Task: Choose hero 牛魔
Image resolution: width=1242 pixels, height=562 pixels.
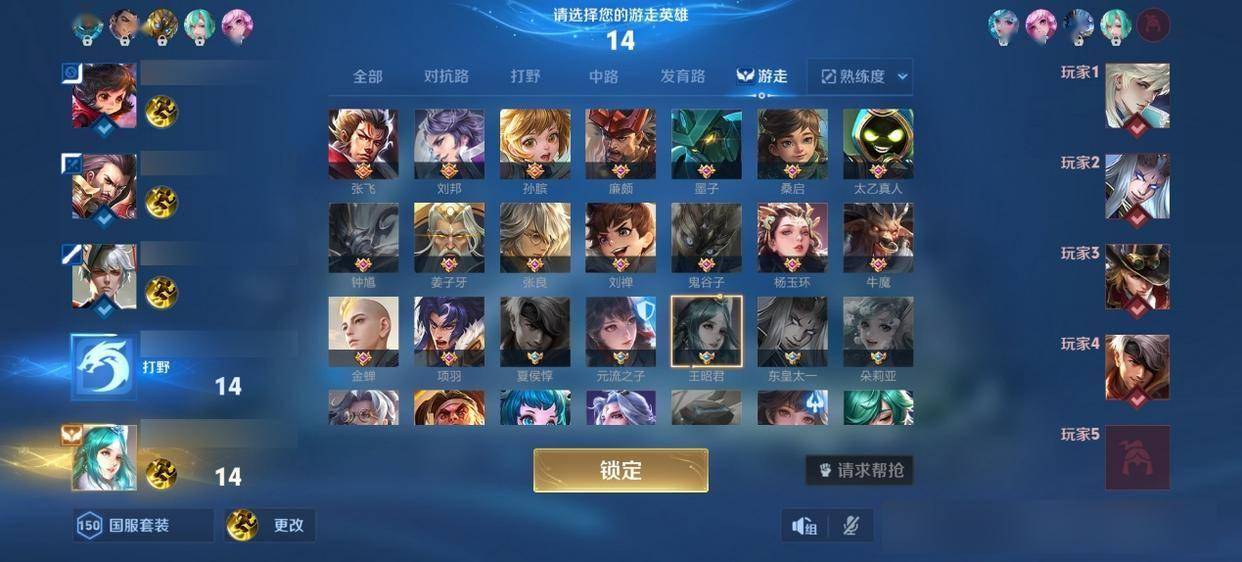Action: (878, 238)
